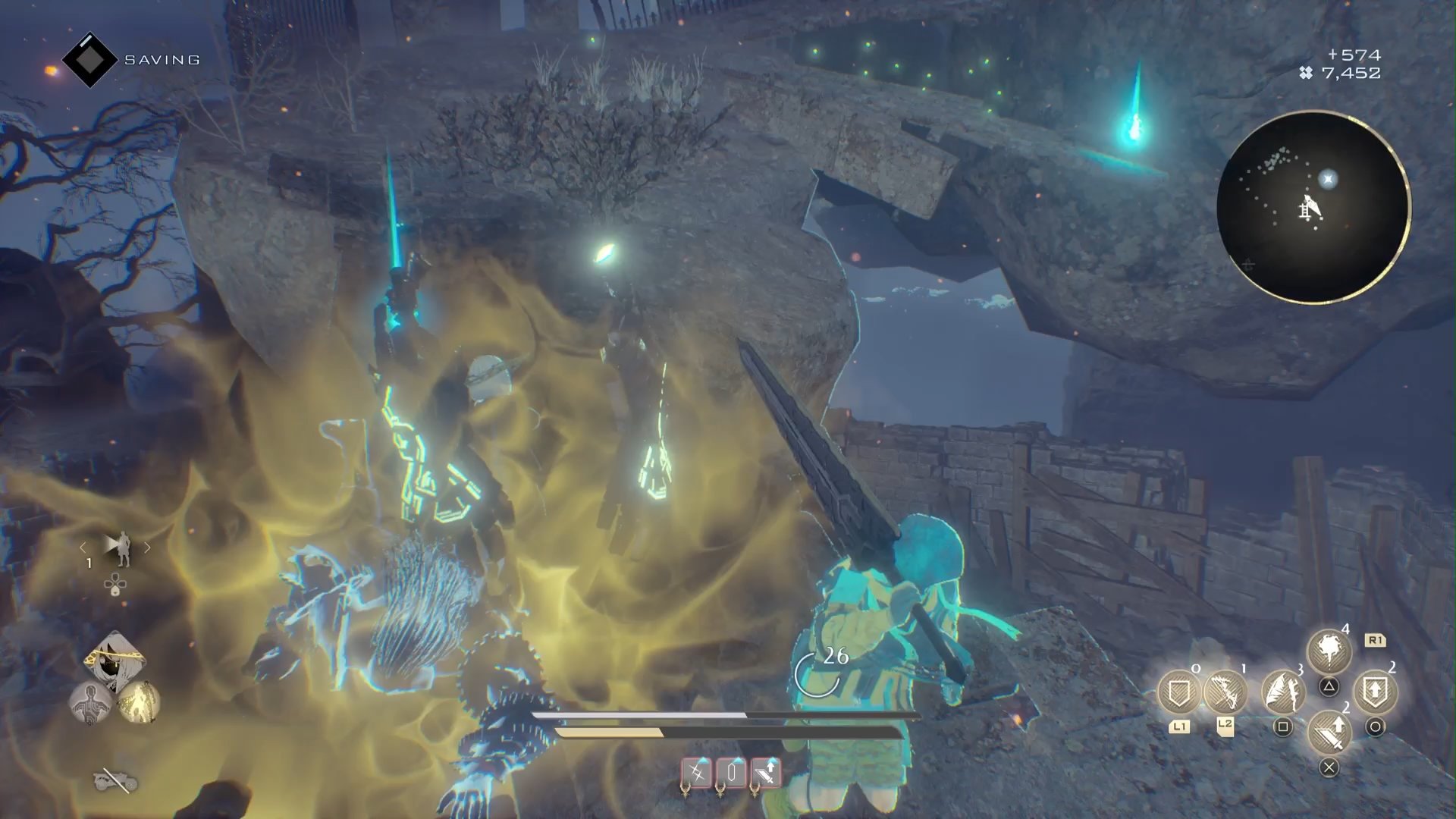Image resolution: width=1456 pixels, height=819 pixels.
Task: Select the shield with up-arrow skill
Action: 1375,690
